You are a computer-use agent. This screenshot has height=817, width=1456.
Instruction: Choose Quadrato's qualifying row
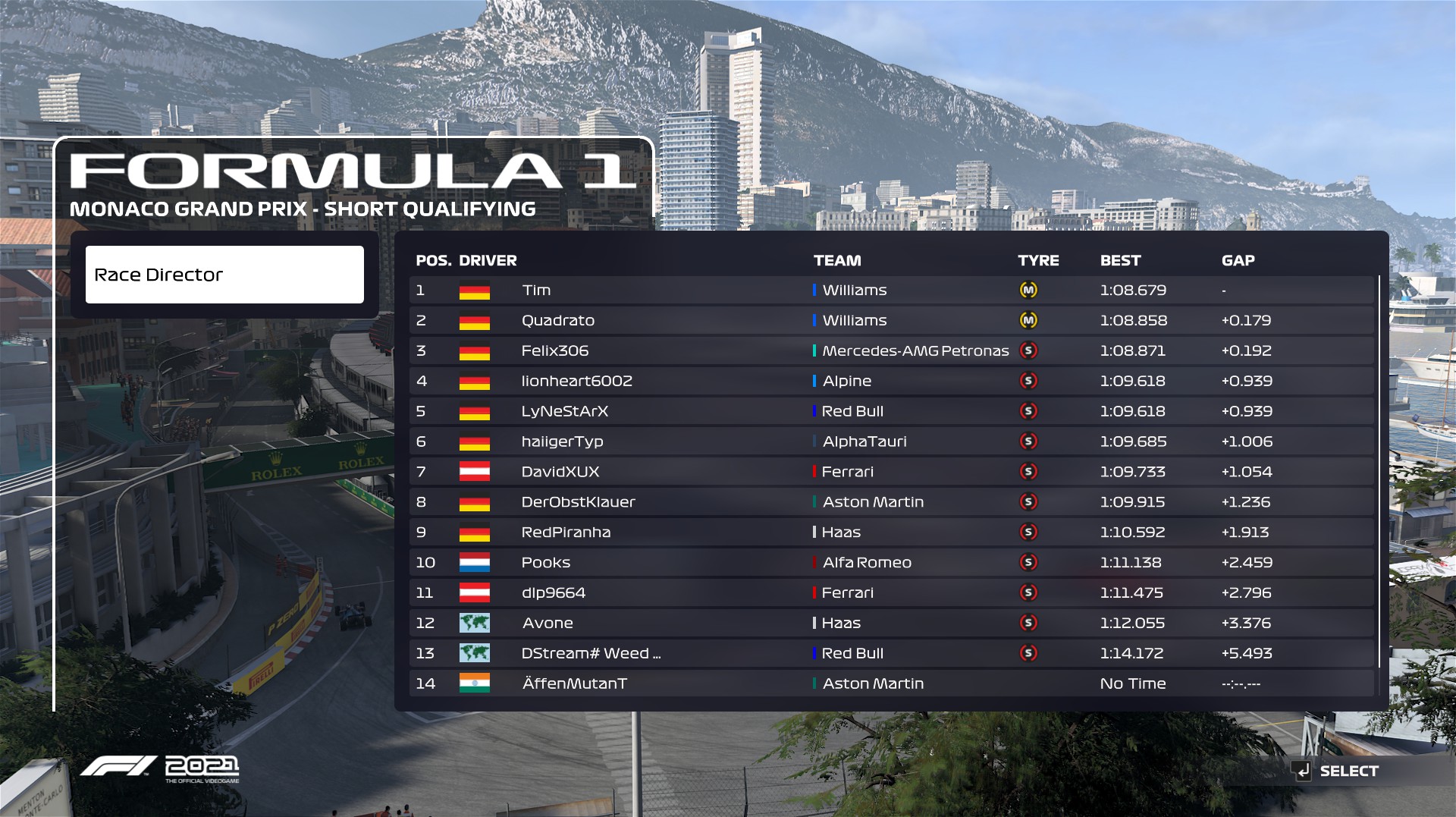click(891, 321)
